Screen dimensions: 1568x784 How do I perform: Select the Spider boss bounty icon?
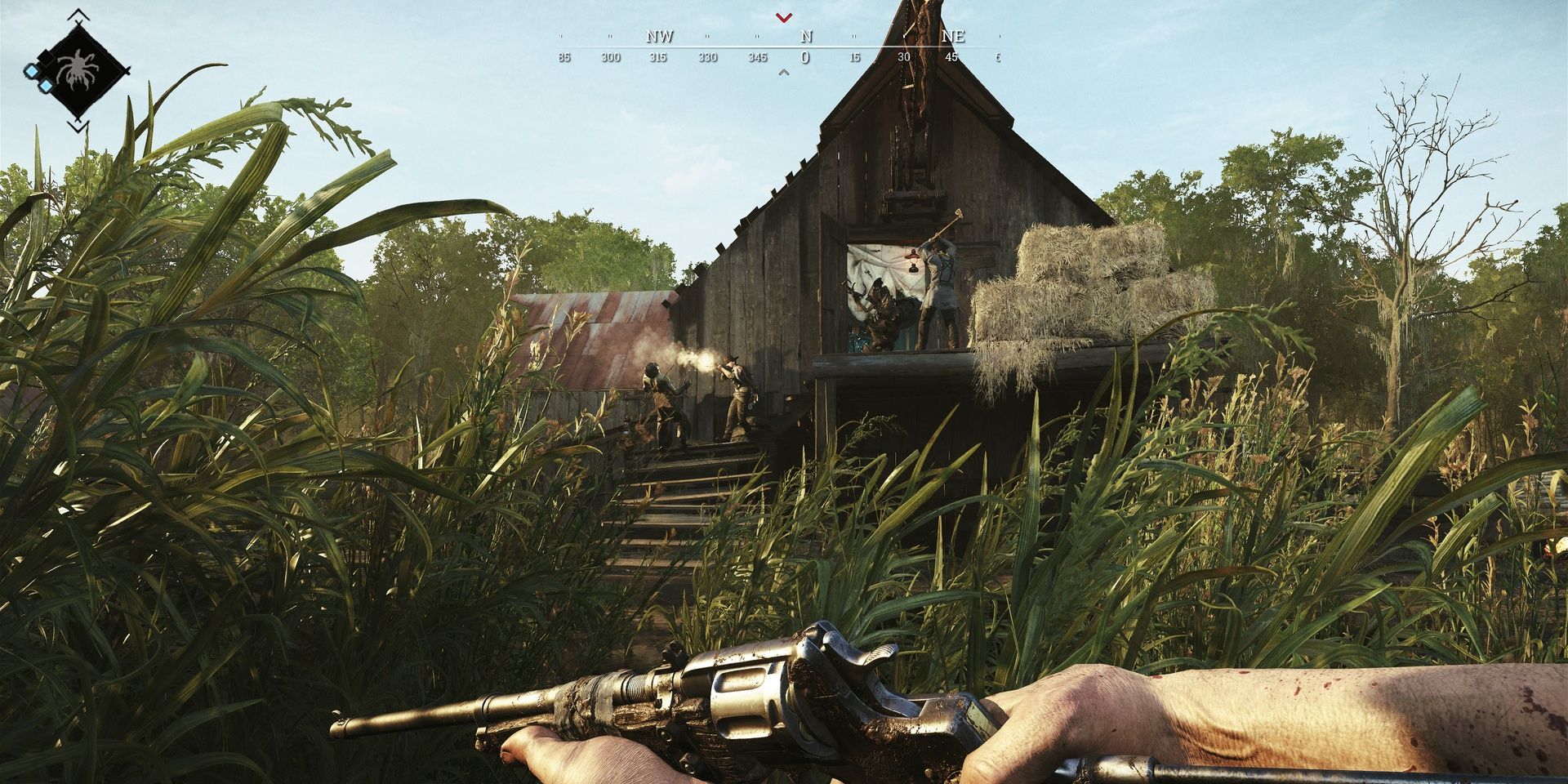pyautogui.click(x=78, y=67)
